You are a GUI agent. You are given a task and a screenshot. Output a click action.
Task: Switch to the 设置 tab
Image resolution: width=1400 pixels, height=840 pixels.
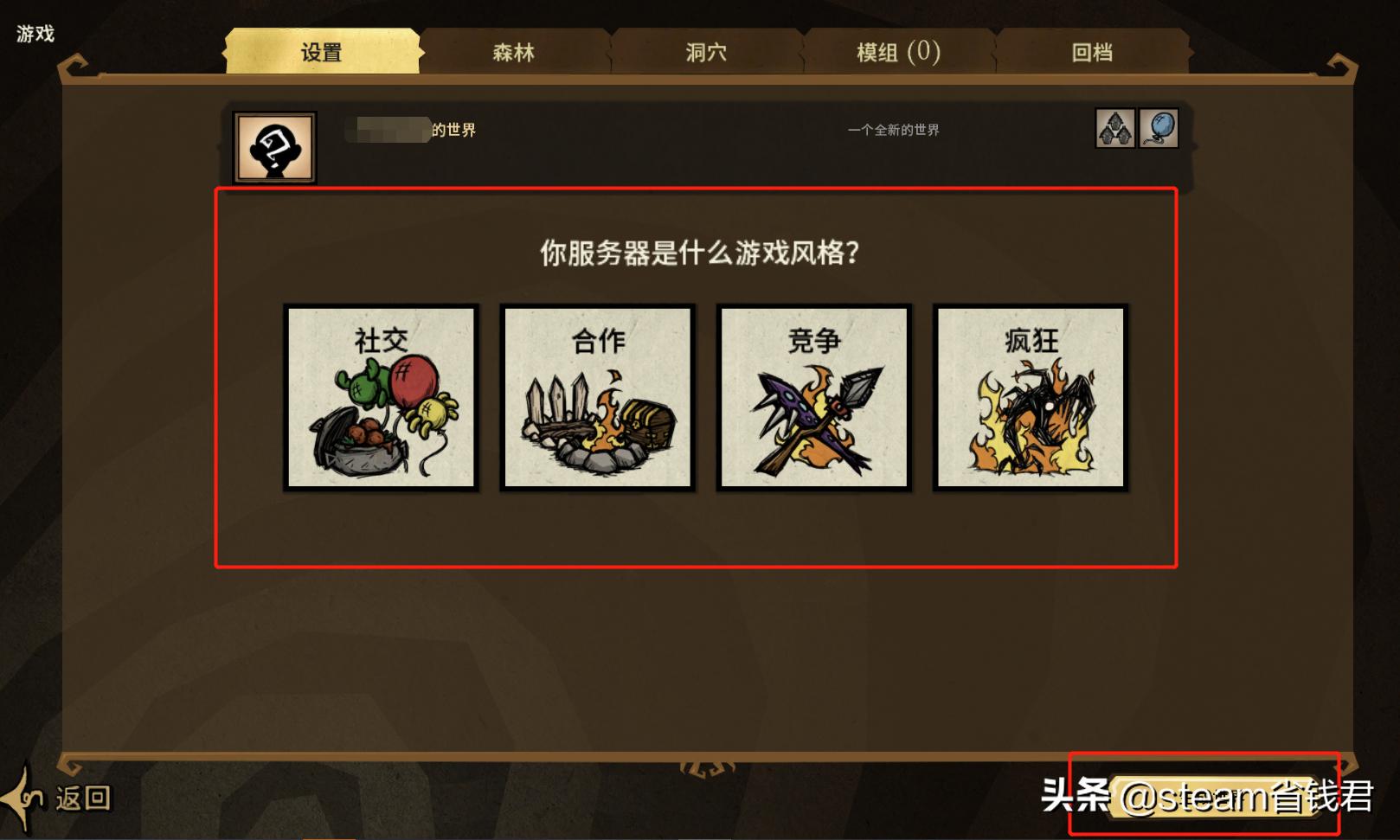[322, 52]
